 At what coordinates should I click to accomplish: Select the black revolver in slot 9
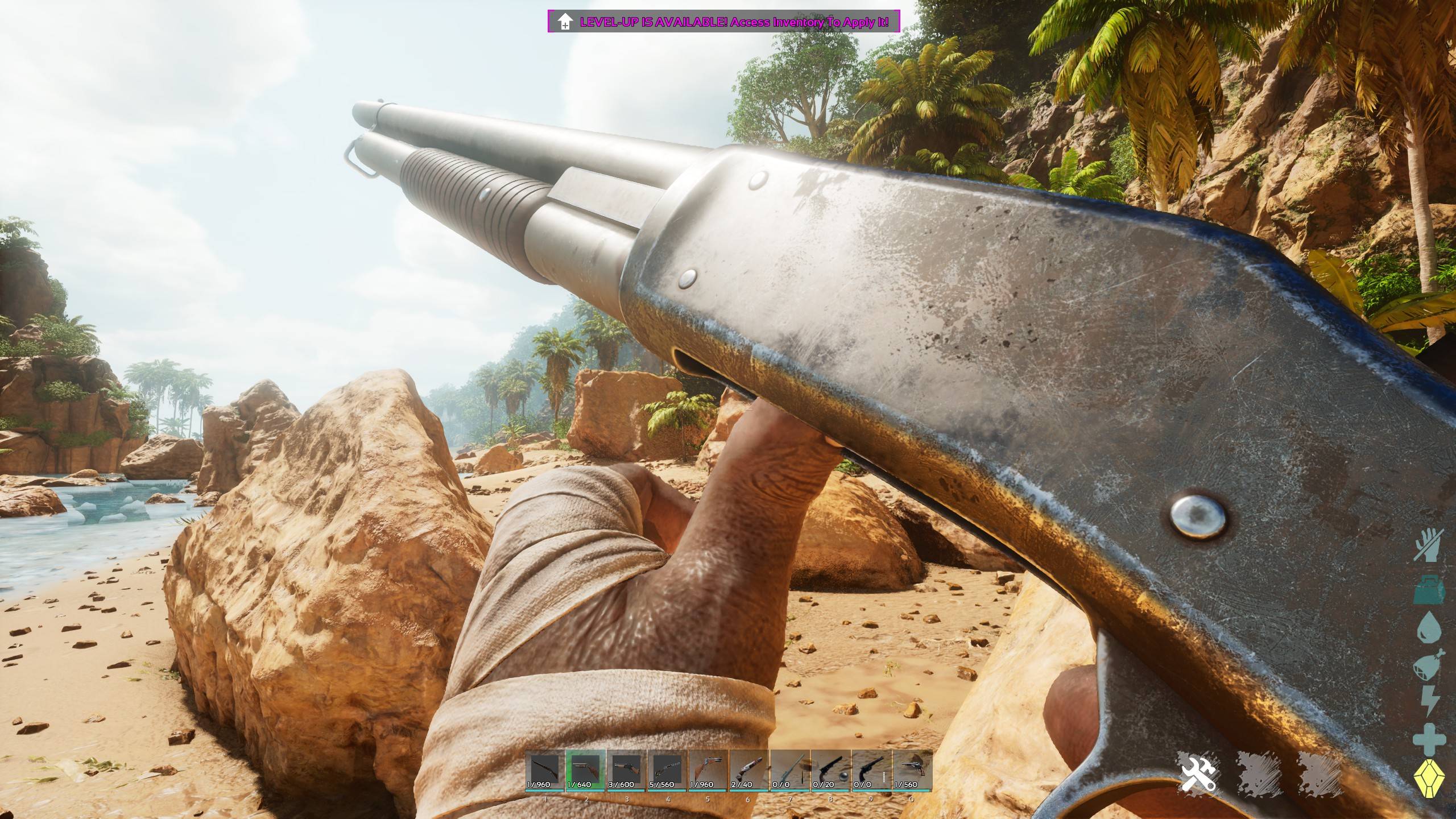click(x=871, y=770)
